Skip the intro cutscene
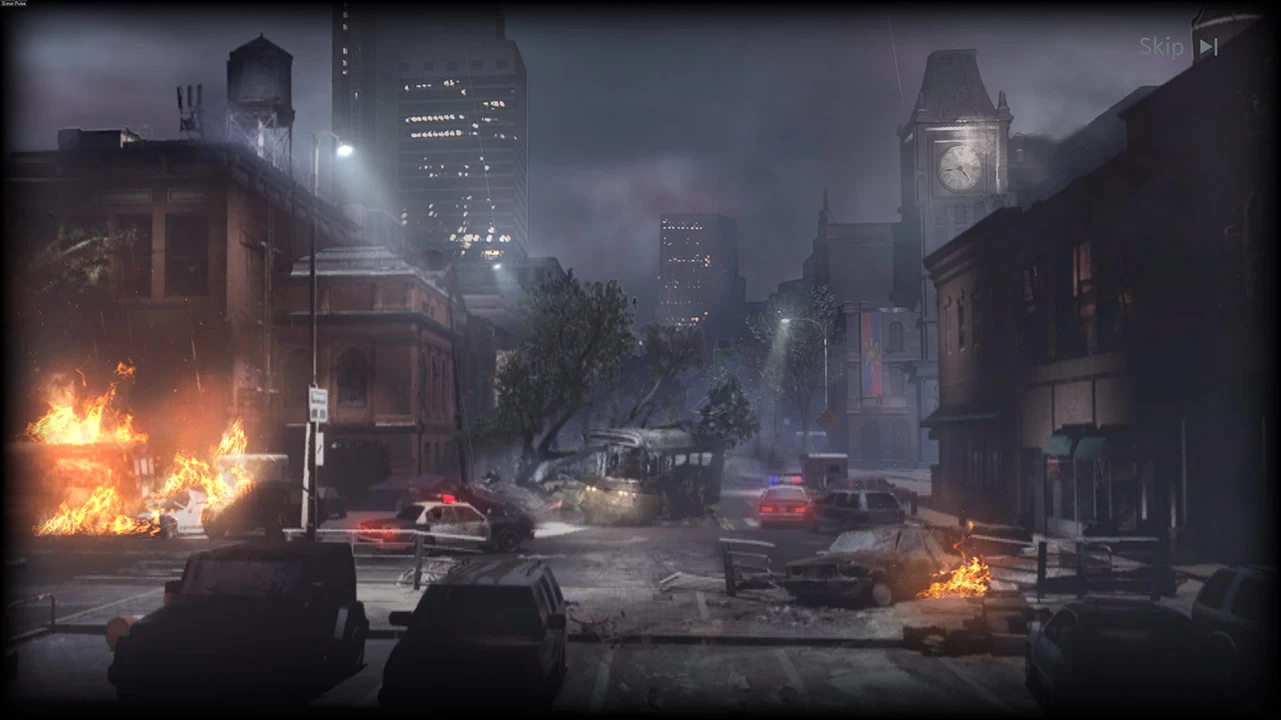This screenshot has height=720, width=1281. [1178, 47]
